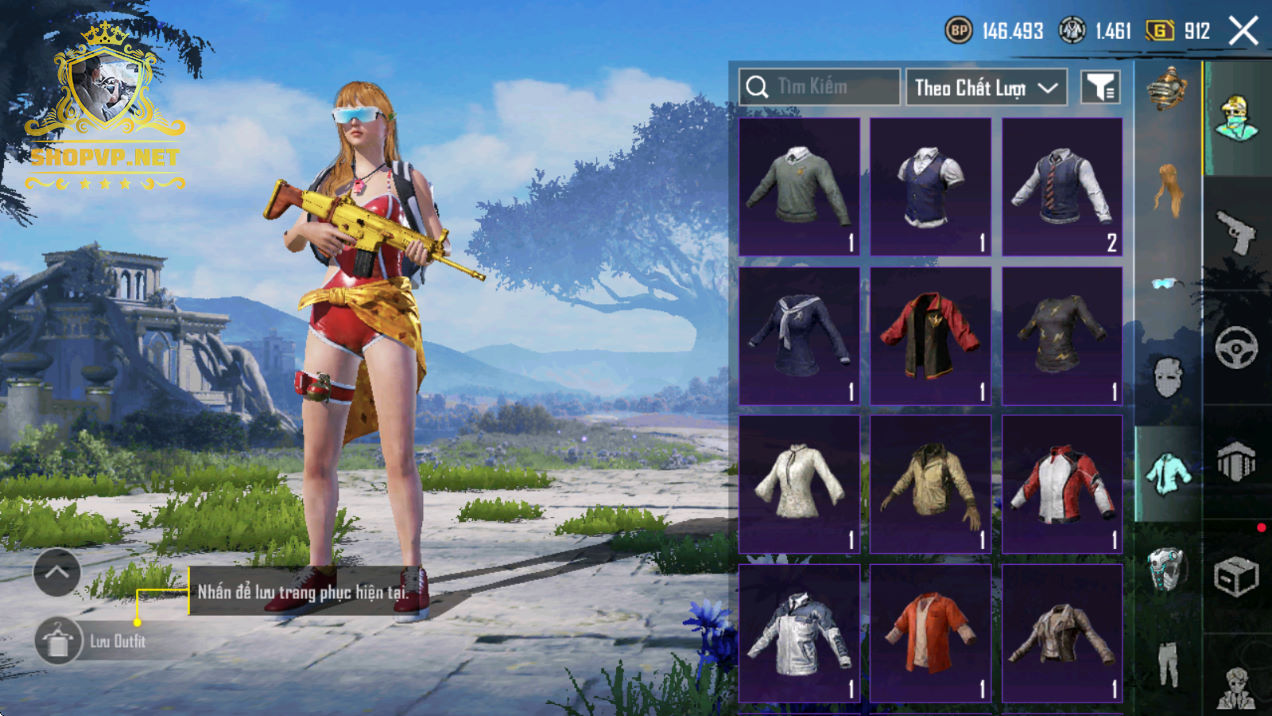The height and width of the screenshot is (716, 1272).
Task: Select the green sweater item
Action: tap(799, 186)
